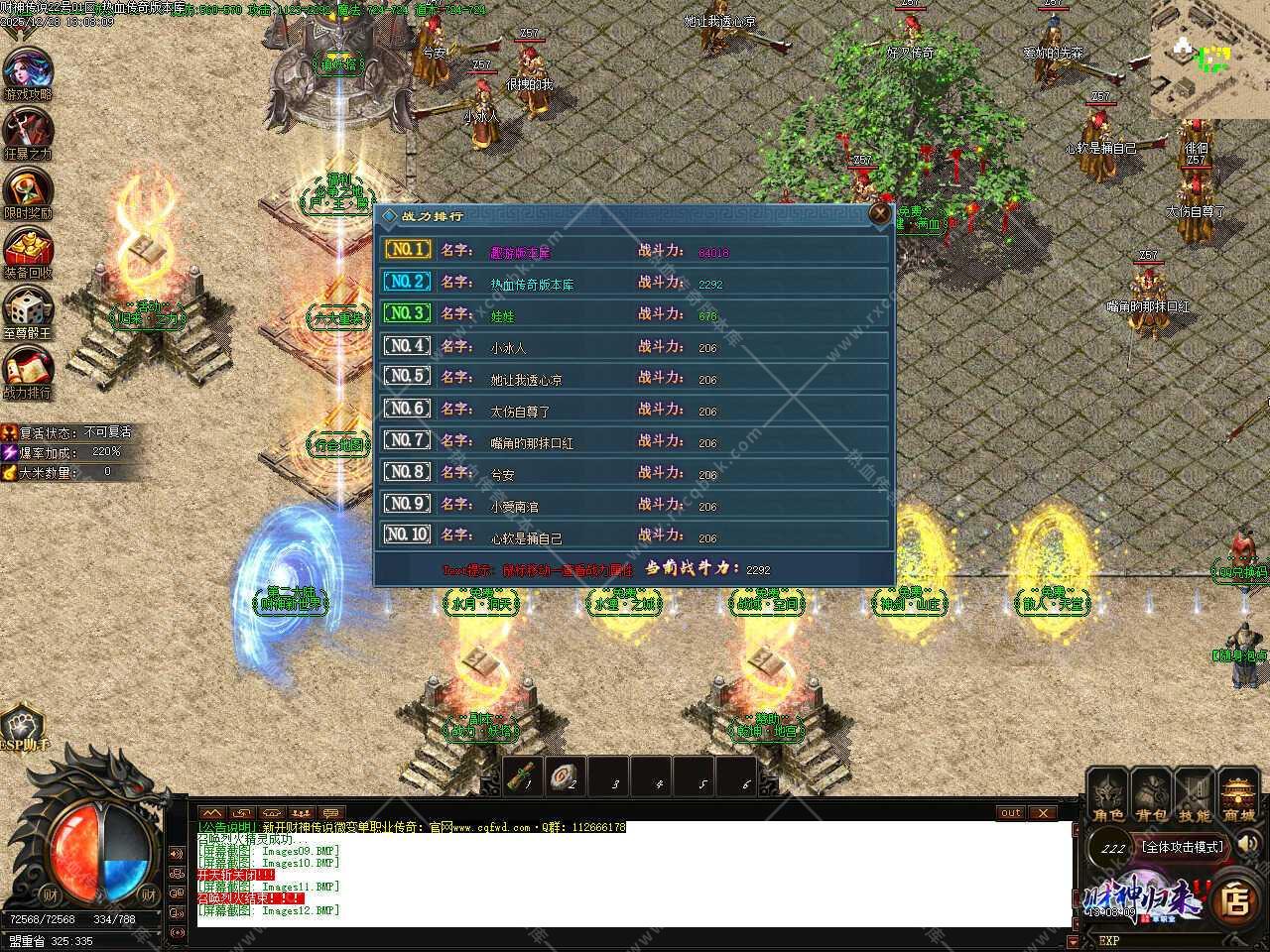The height and width of the screenshot is (952, 1270).
Task: Click the minimap
Action: click(1208, 59)
